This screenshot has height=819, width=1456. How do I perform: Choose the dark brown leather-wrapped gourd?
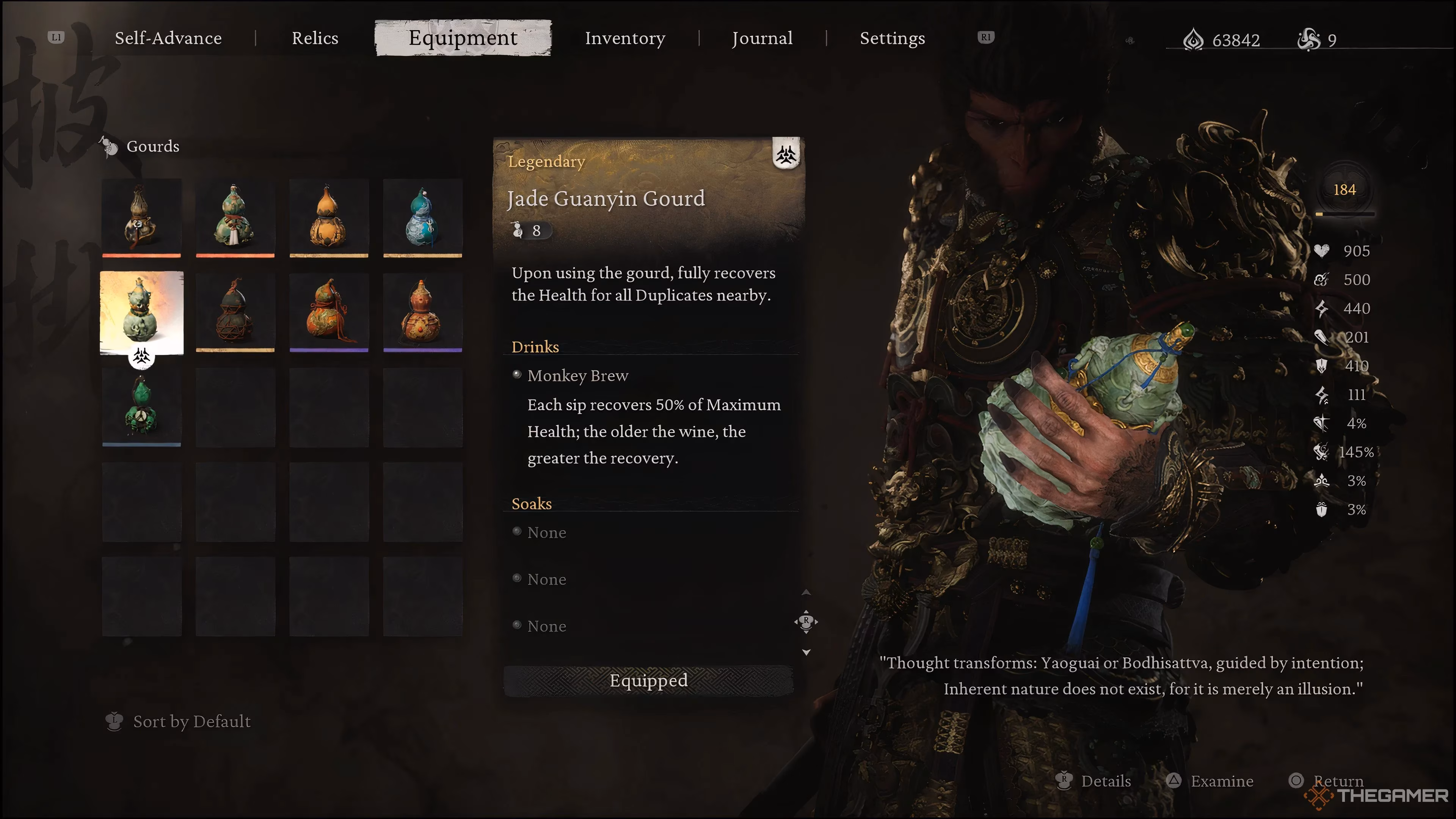point(141,218)
